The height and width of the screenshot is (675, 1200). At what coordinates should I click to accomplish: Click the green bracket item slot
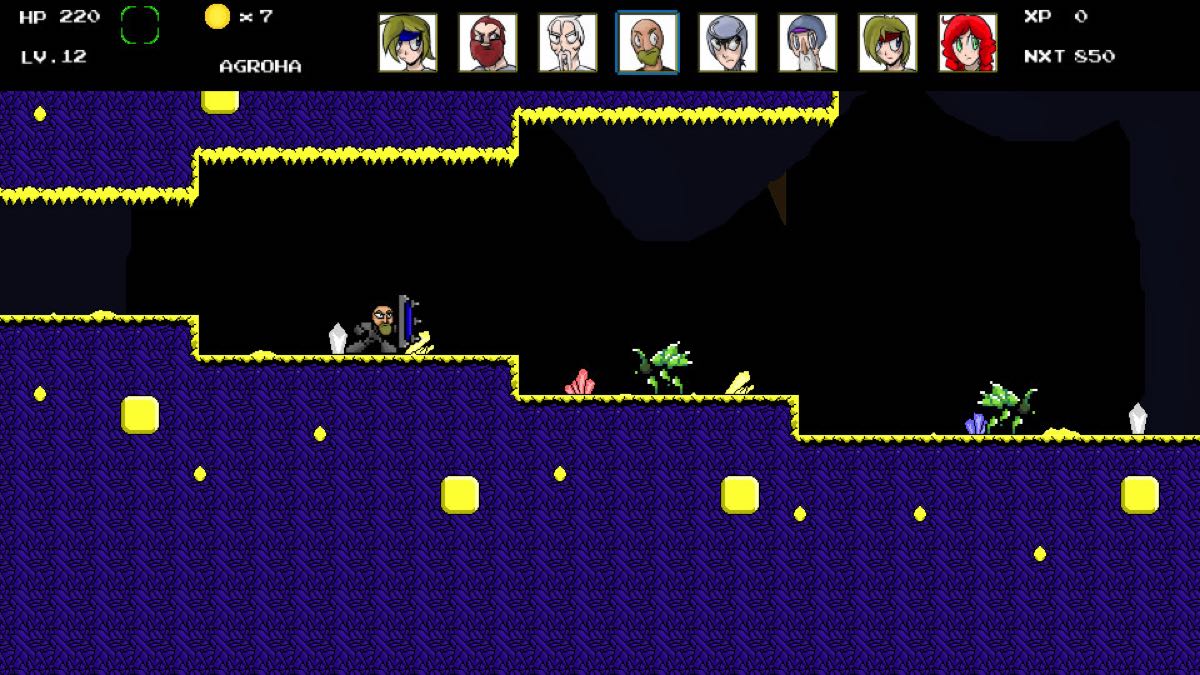pos(140,25)
